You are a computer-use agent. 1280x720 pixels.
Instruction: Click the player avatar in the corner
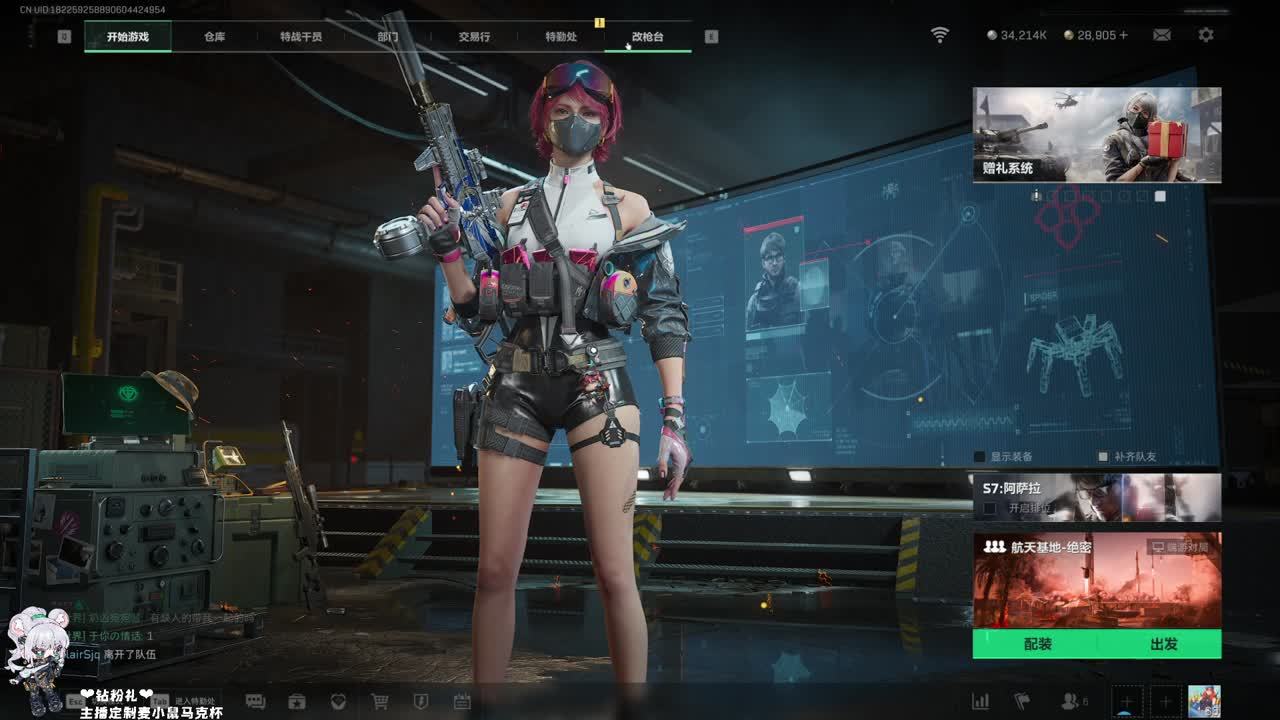click(1204, 701)
